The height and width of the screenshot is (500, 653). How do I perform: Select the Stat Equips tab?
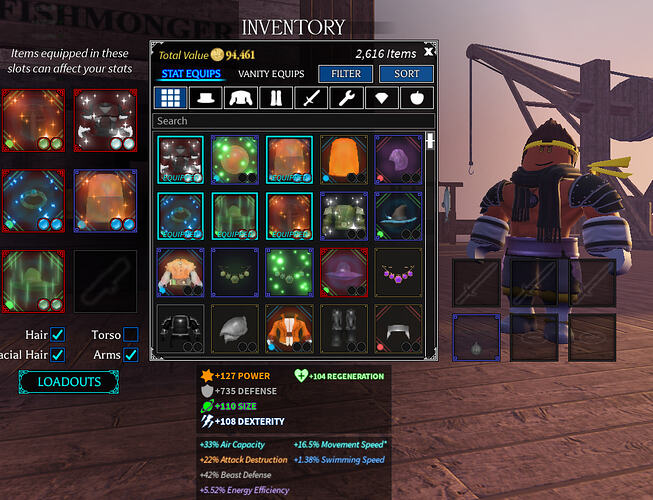click(x=192, y=74)
